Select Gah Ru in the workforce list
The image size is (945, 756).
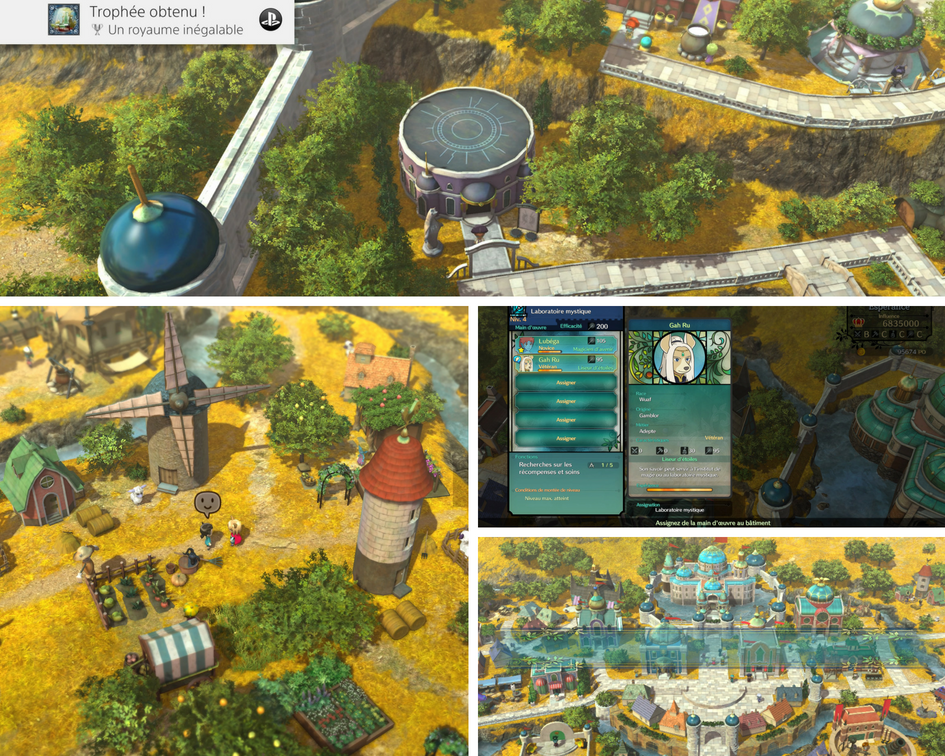[x=565, y=364]
